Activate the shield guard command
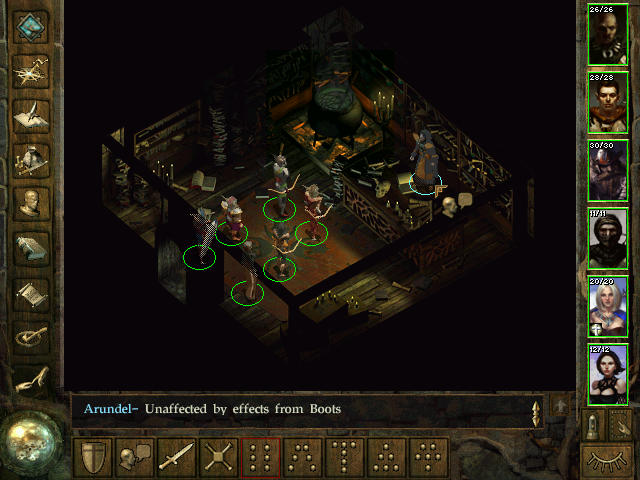Screen dimensions: 640x480 92,458
